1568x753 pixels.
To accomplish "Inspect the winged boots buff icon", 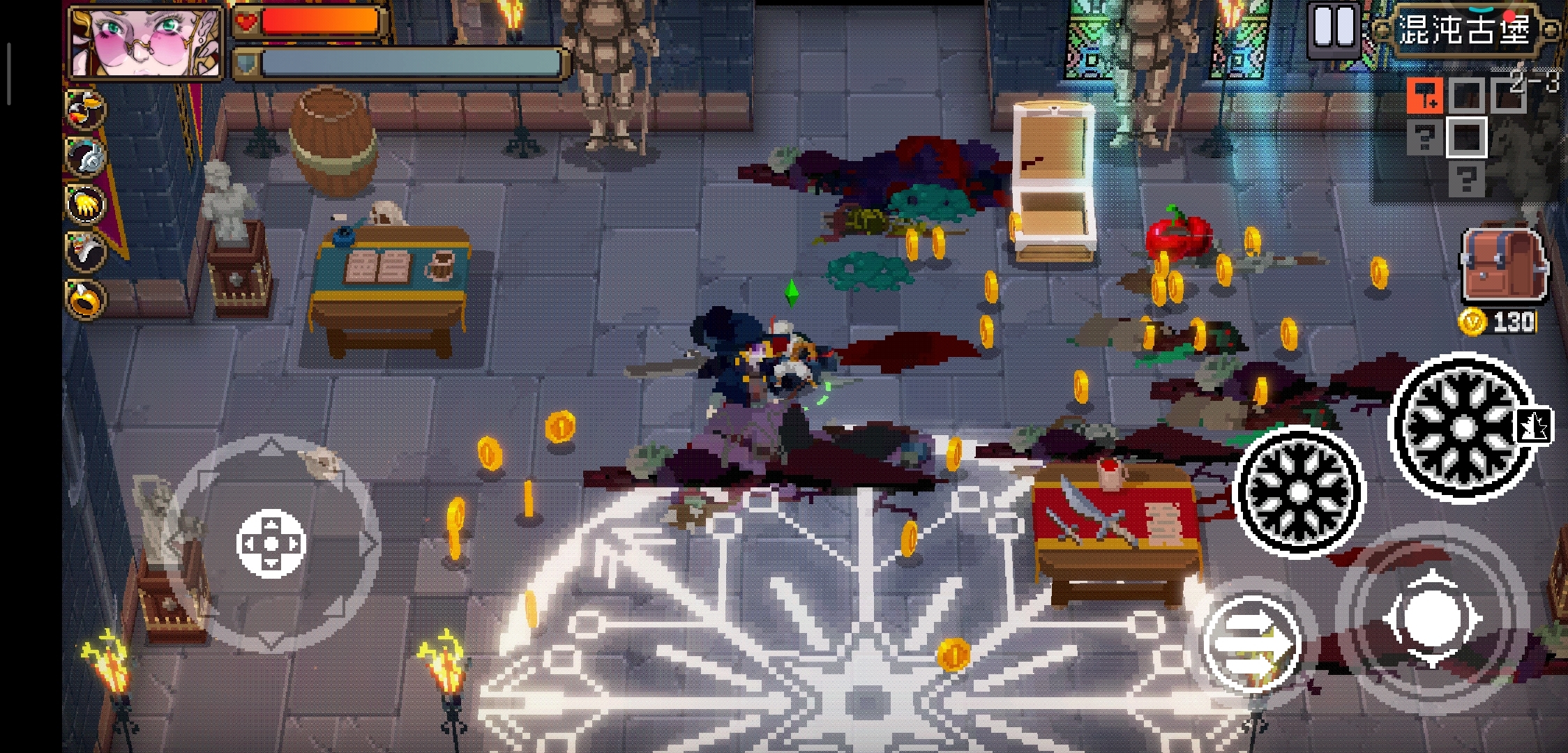I will (x=85, y=109).
